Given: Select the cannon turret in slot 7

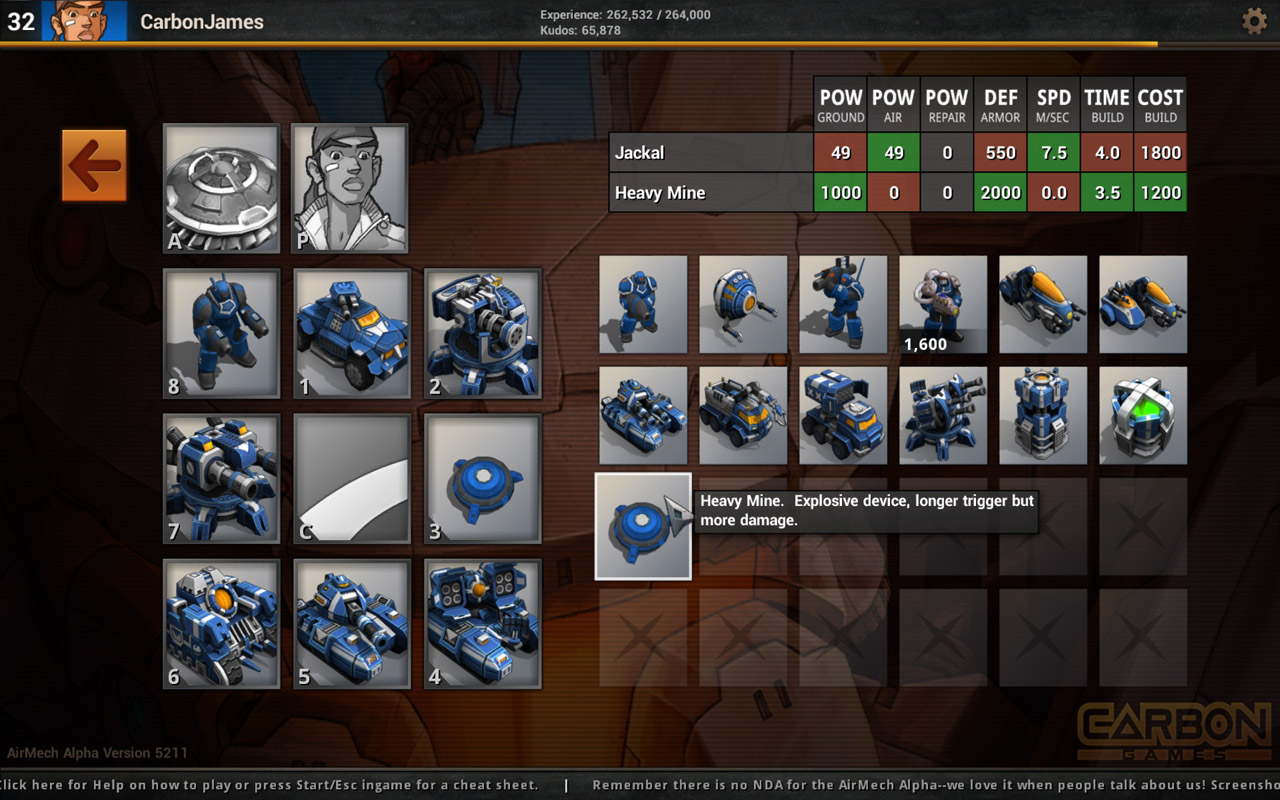Looking at the screenshot, I should [220, 478].
